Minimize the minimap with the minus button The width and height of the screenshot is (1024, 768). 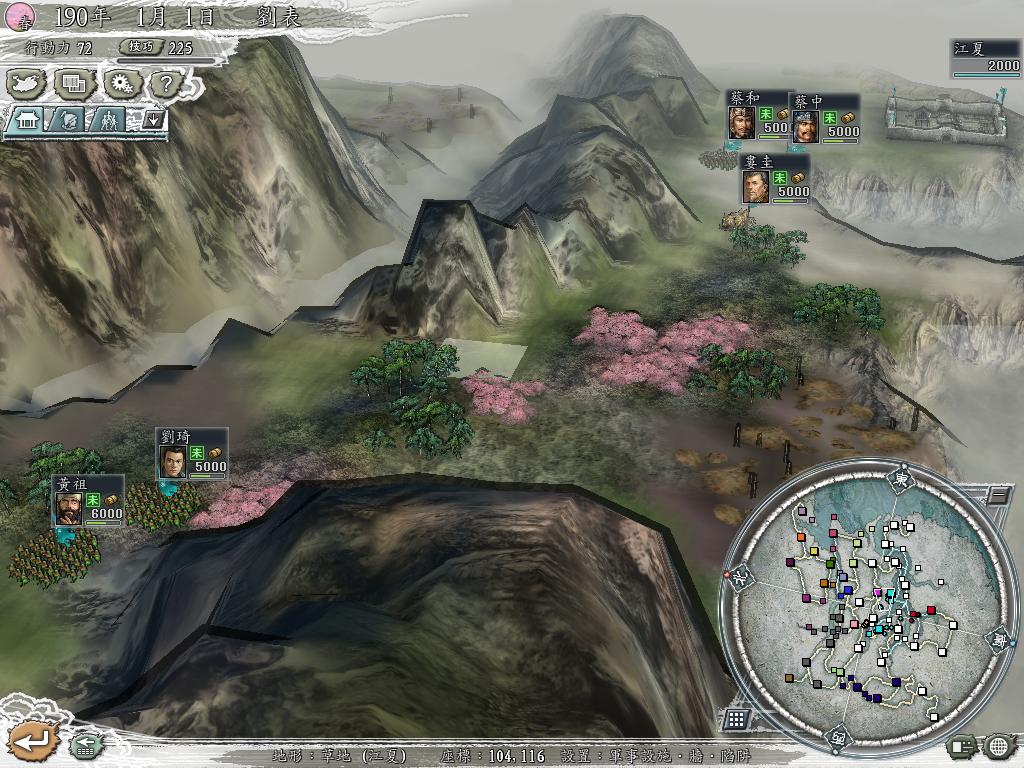(998, 495)
